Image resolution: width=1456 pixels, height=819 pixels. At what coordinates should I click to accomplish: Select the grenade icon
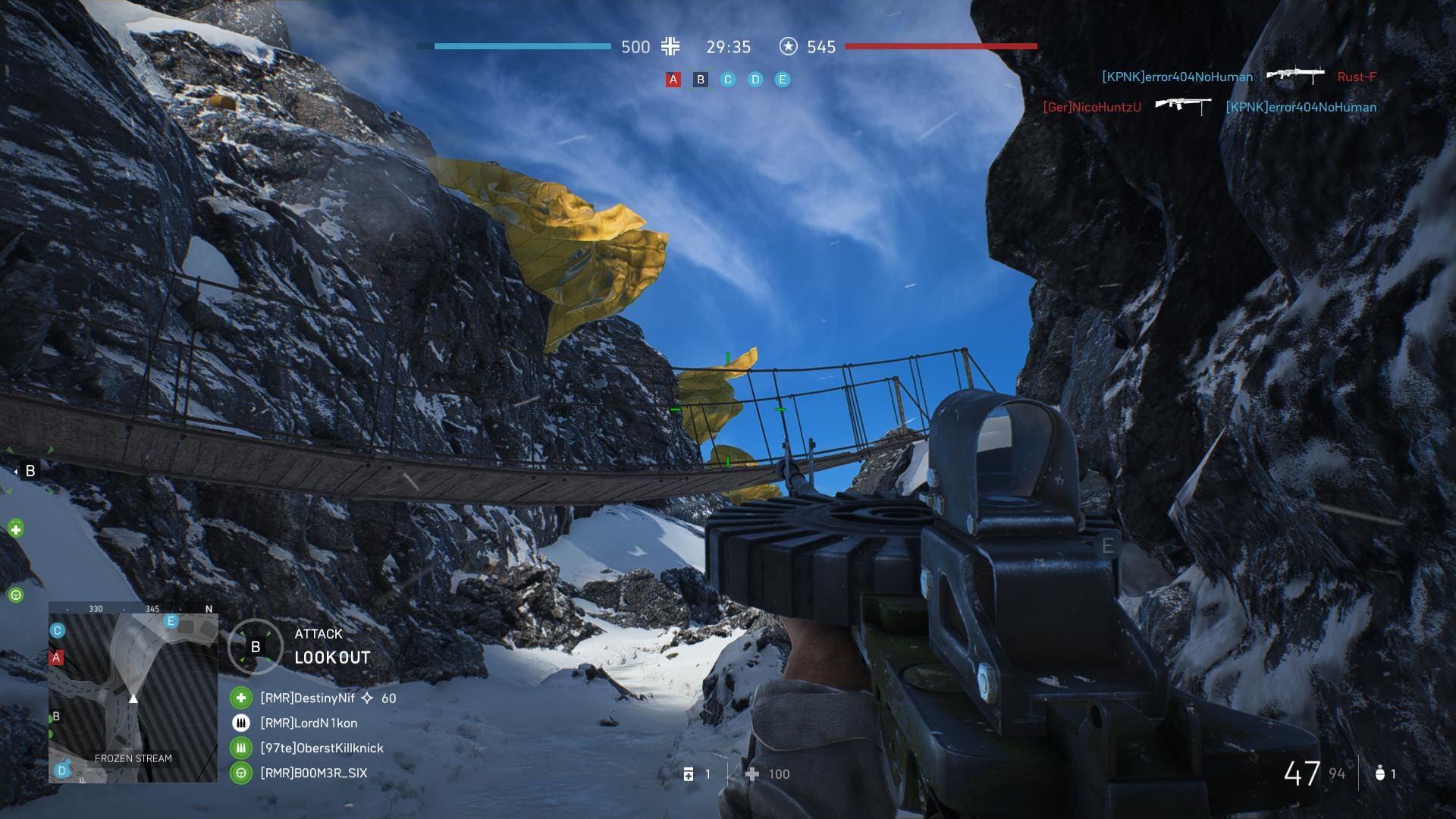(1379, 773)
